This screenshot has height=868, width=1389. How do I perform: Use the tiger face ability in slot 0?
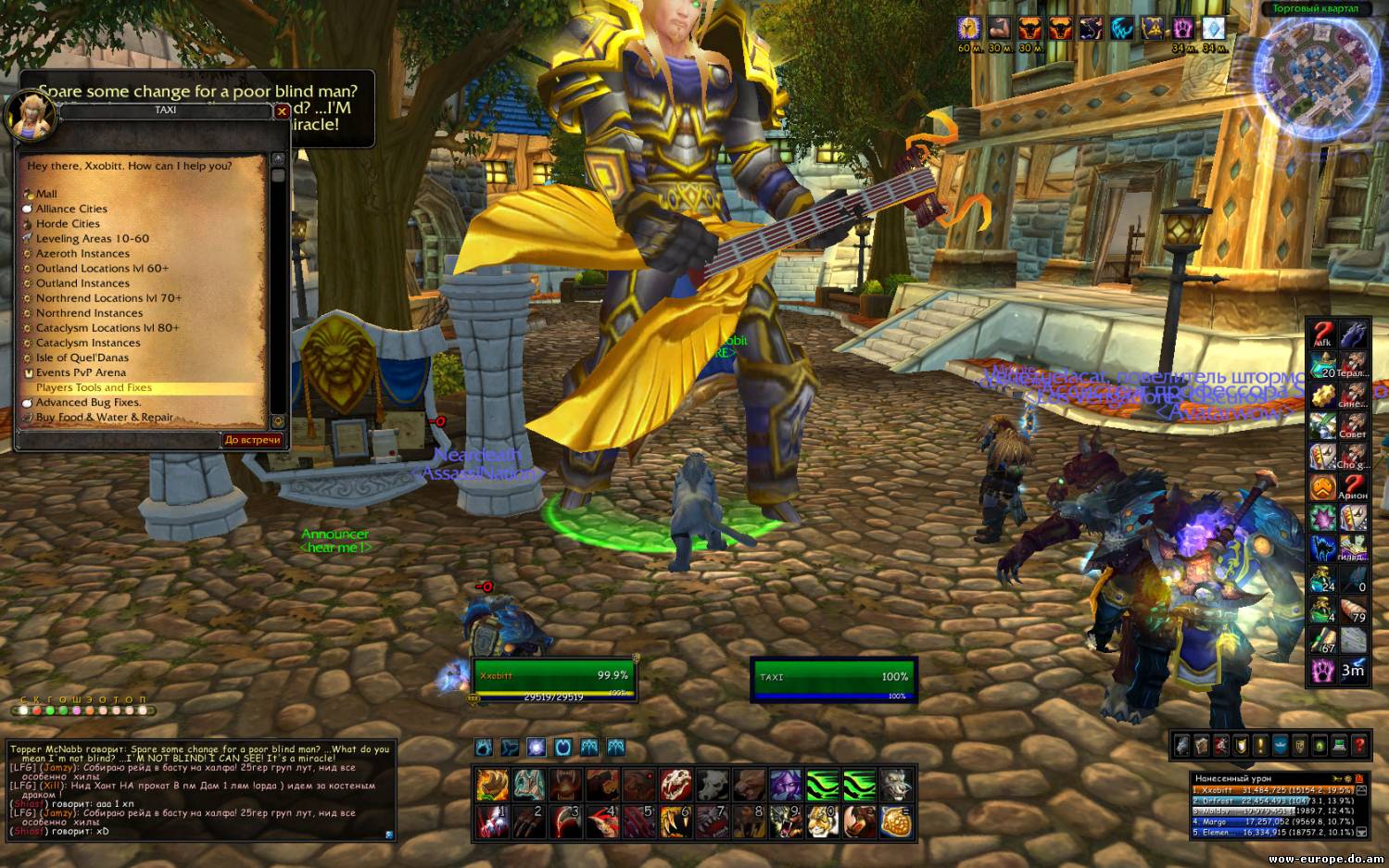click(x=822, y=822)
